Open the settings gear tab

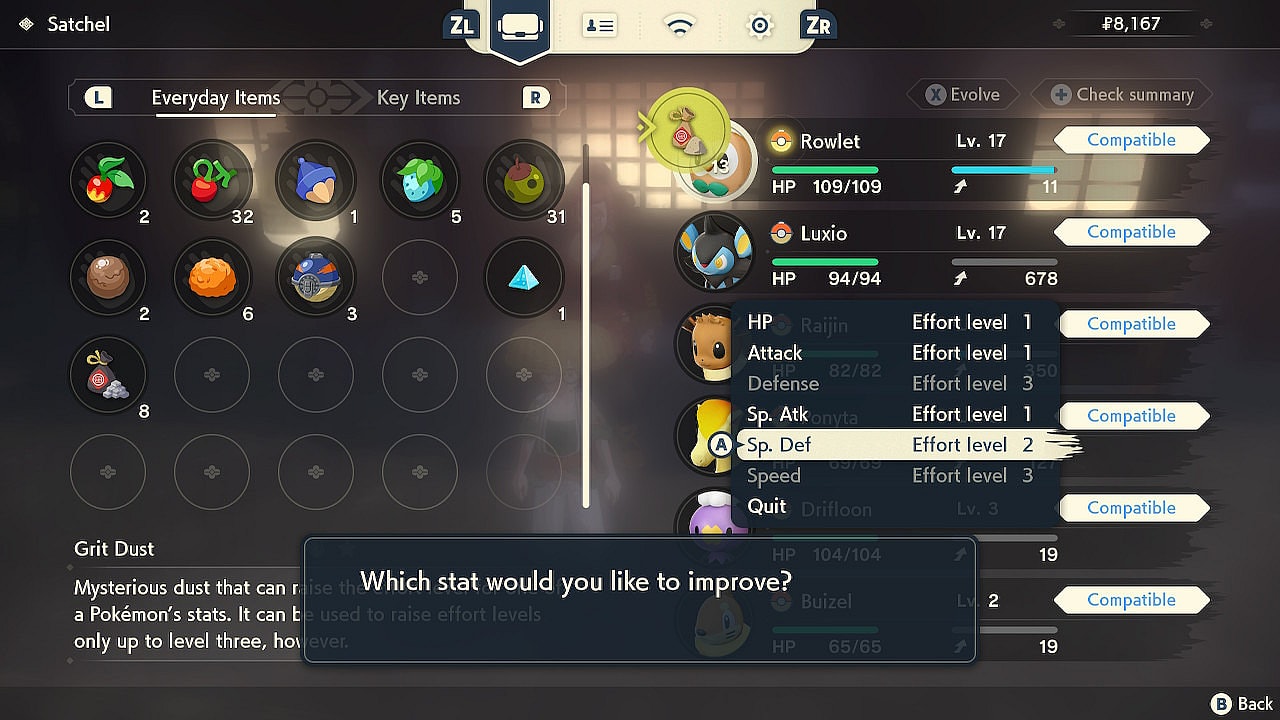coord(760,25)
